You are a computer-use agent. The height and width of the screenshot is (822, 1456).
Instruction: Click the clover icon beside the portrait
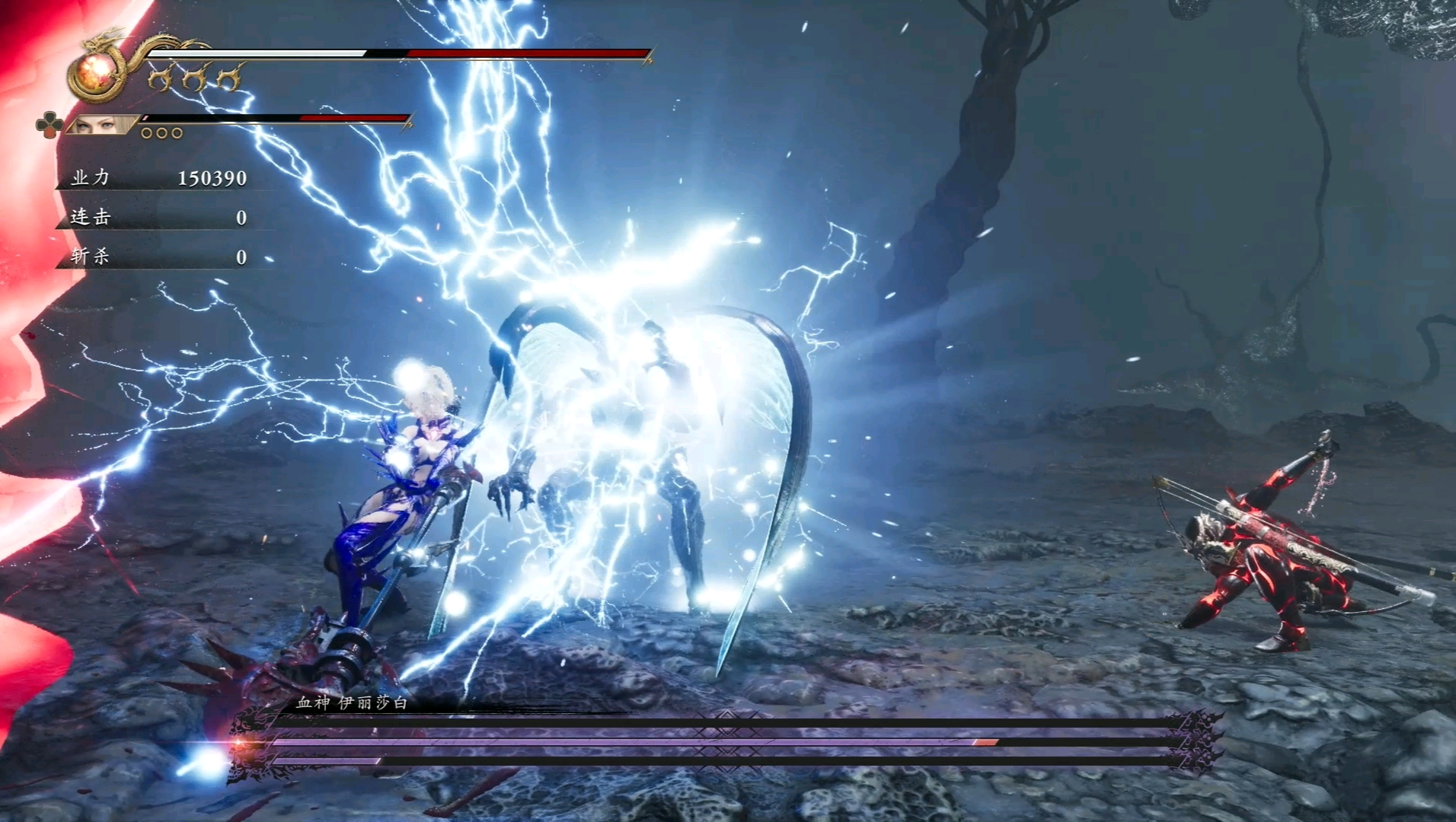pos(49,125)
